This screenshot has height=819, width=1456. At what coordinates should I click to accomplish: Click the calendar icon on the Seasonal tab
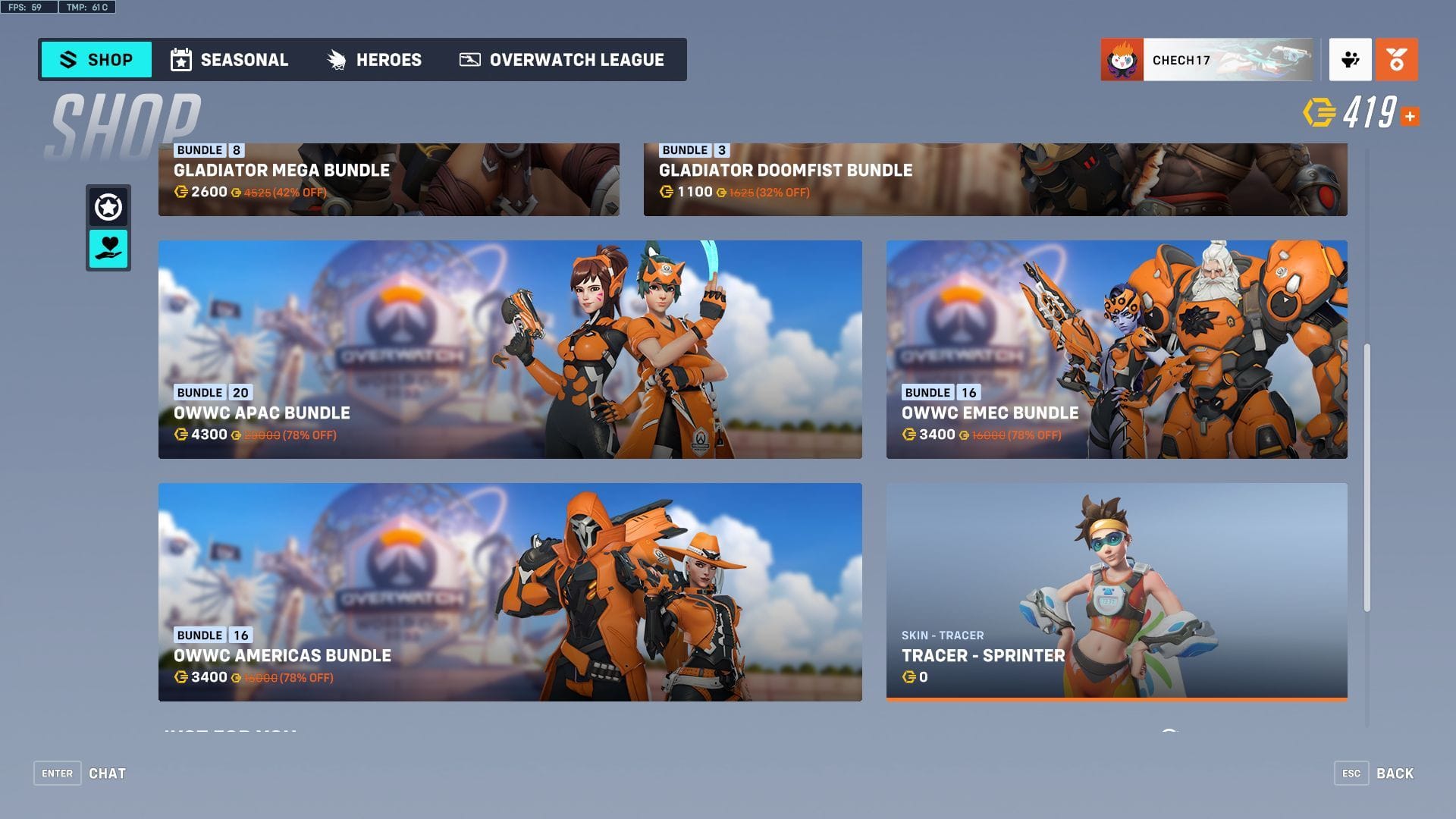[x=181, y=59]
